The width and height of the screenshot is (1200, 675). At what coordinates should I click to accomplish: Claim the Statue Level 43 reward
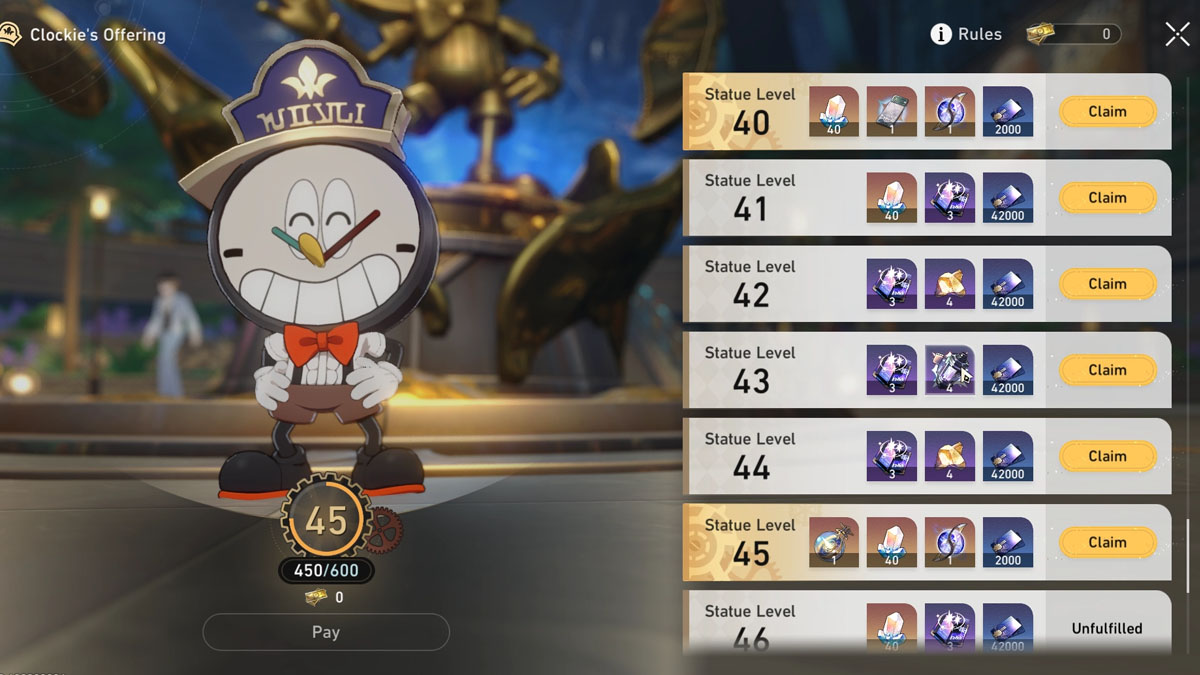coord(1107,370)
